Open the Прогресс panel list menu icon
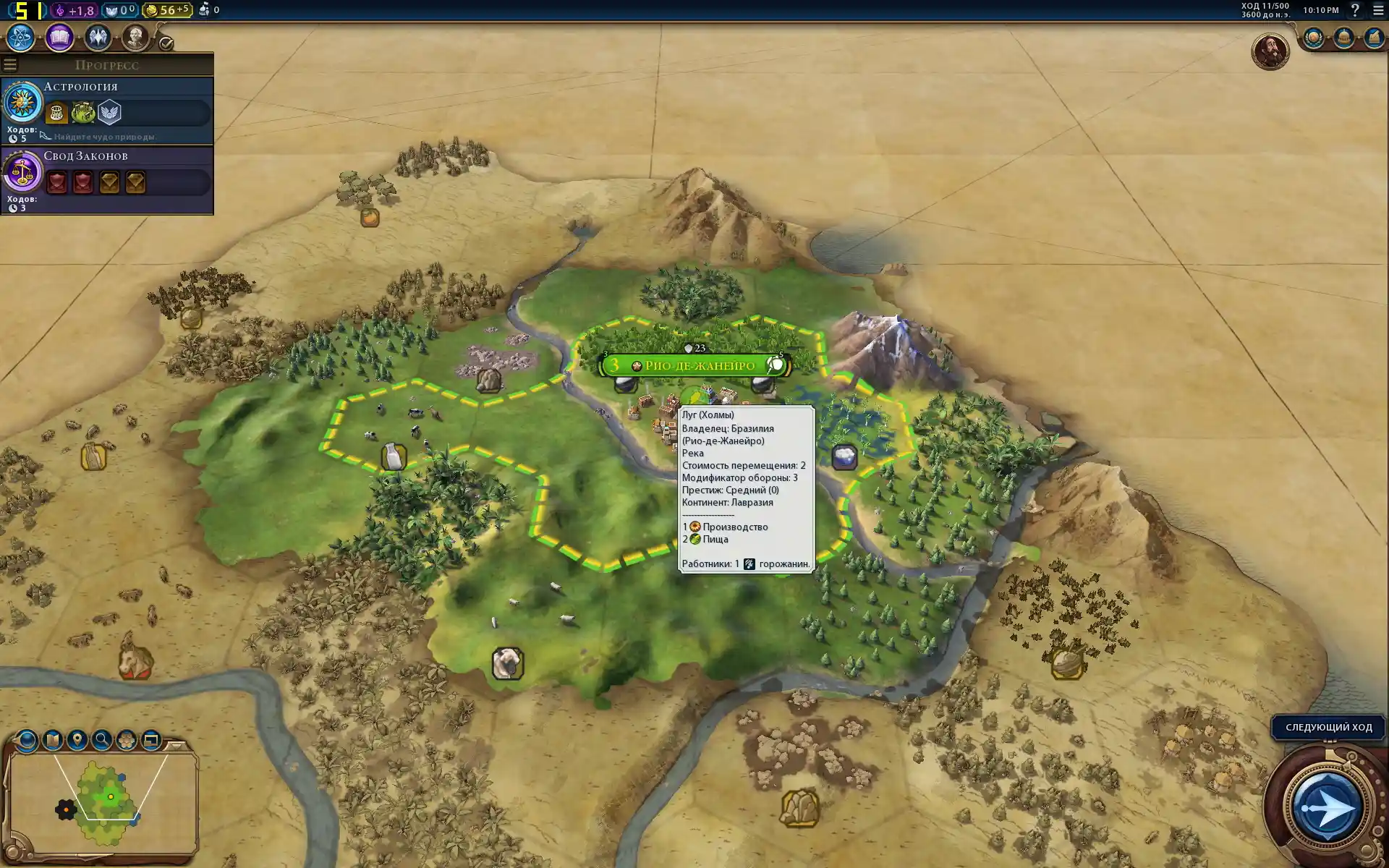The image size is (1389, 868). [10, 65]
